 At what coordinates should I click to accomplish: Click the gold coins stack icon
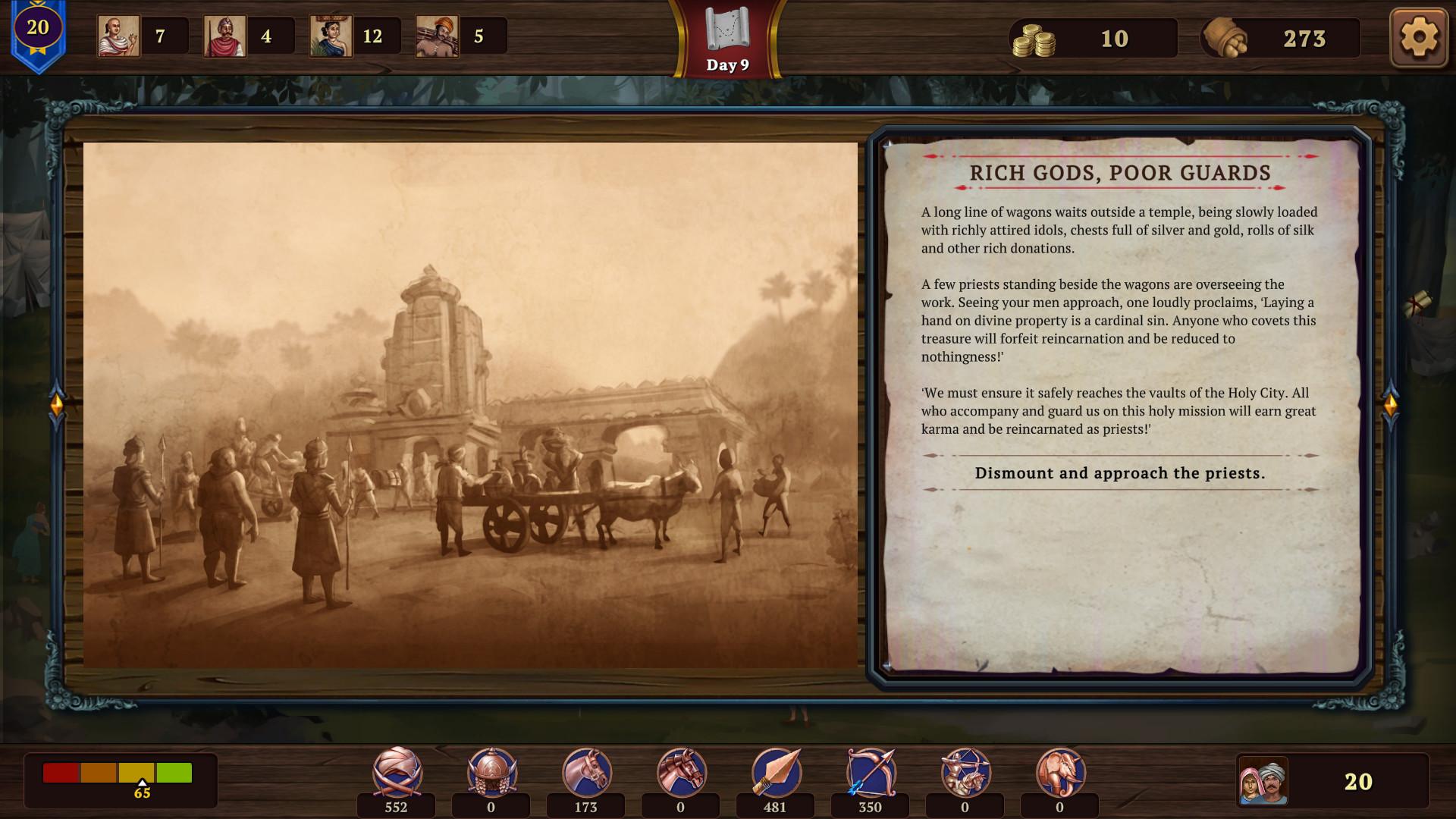coord(1034,39)
